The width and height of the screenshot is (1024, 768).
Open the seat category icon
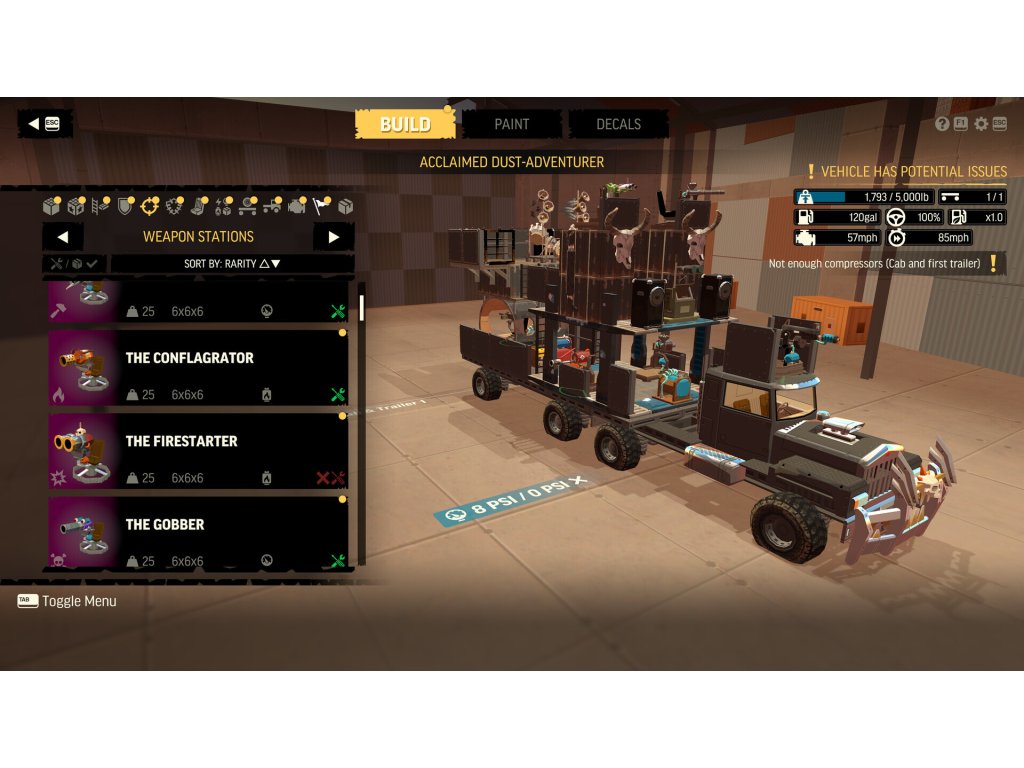199,207
